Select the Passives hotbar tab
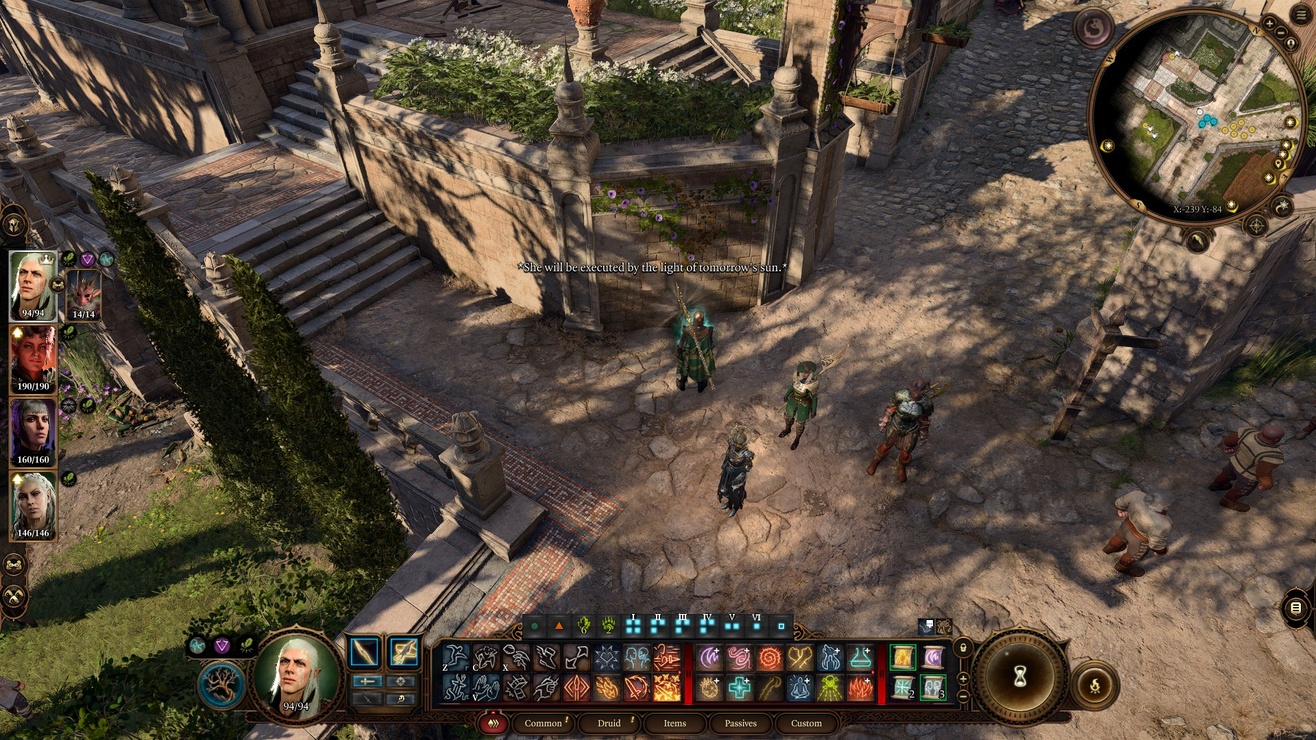This screenshot has height=740, width=1316. pos(741,723)
